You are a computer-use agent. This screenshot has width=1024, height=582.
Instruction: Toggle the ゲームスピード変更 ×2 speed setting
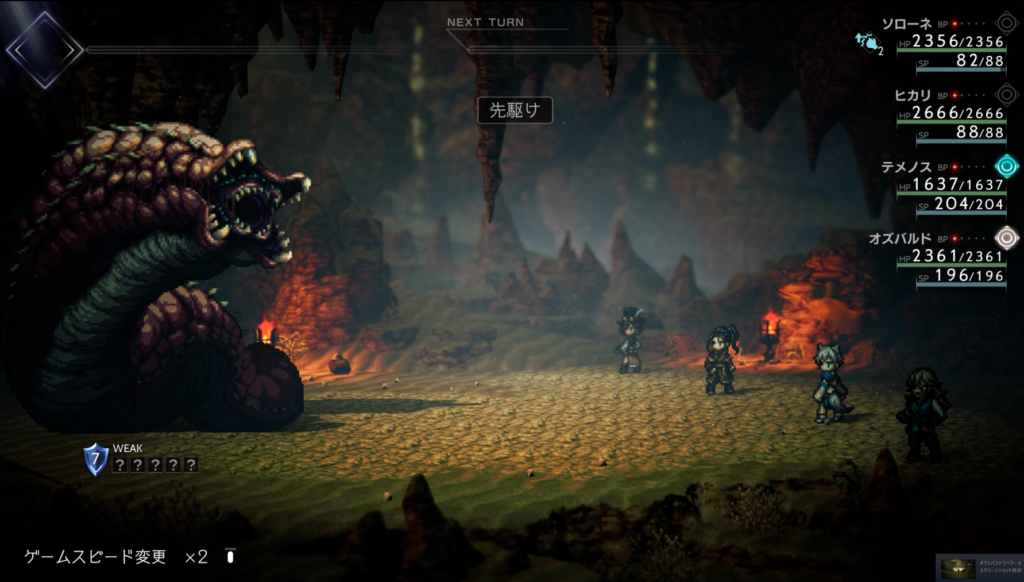(x=130, y=556)
